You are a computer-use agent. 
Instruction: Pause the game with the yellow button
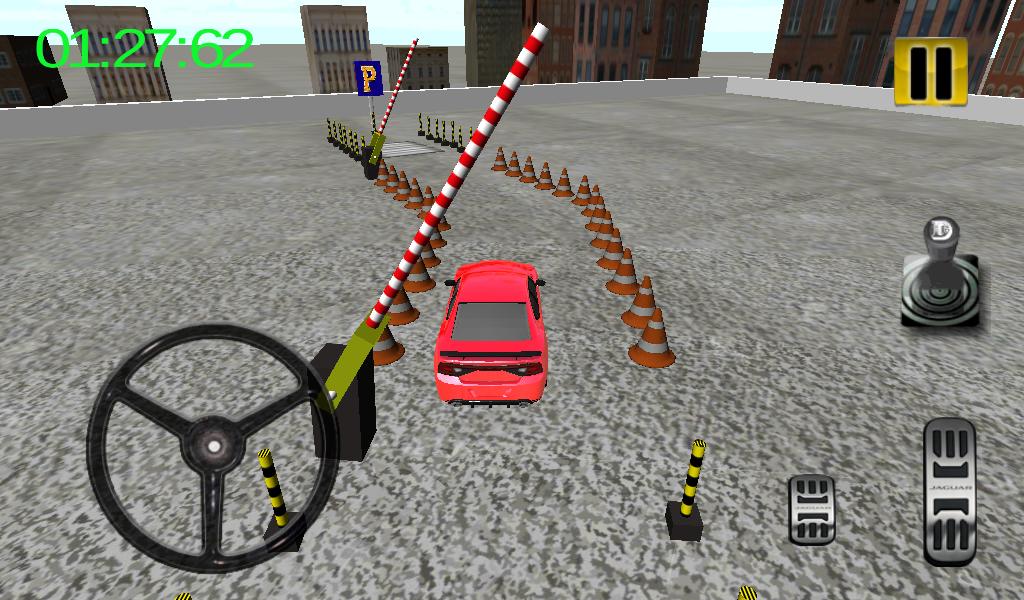coord(931,71)
